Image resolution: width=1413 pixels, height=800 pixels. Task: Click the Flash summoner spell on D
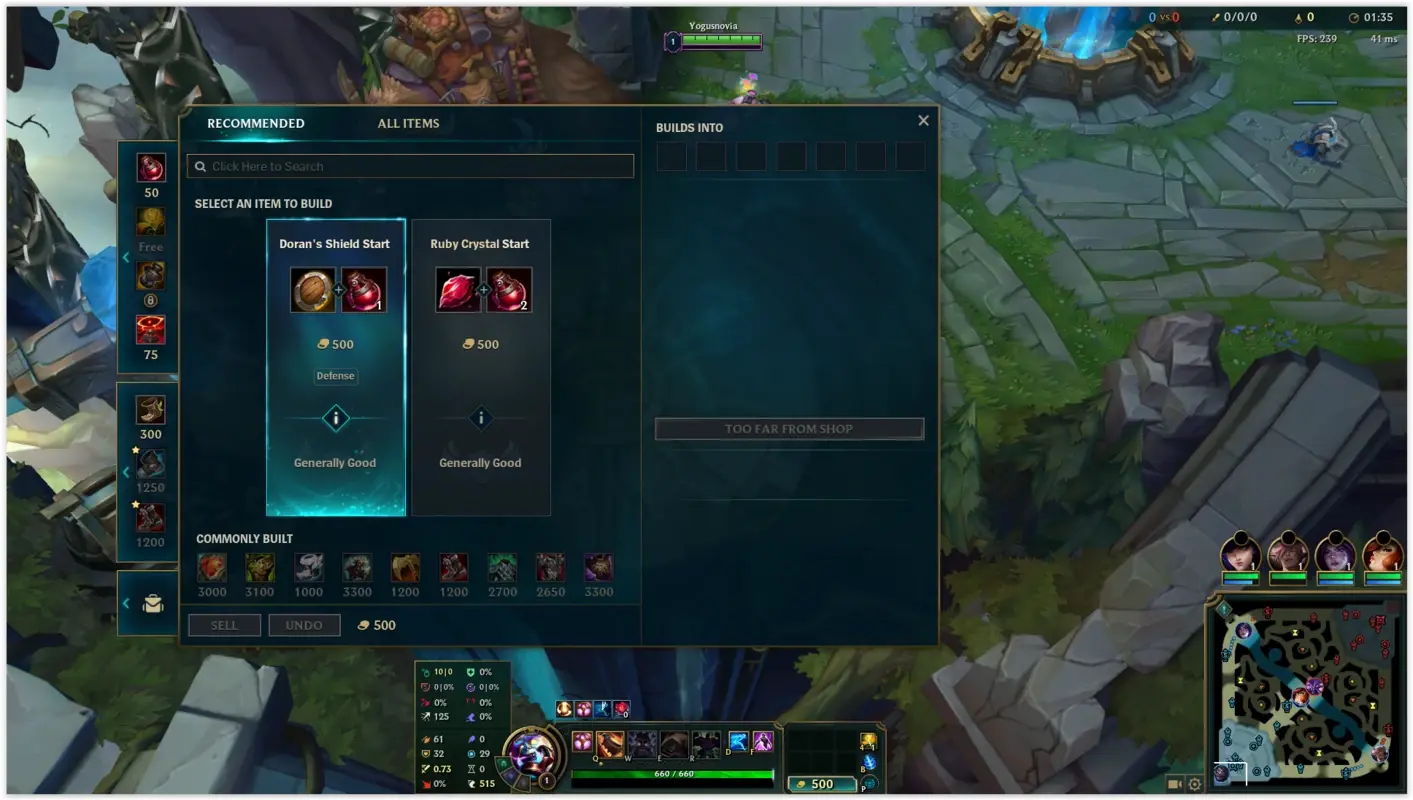pos(738,742)
